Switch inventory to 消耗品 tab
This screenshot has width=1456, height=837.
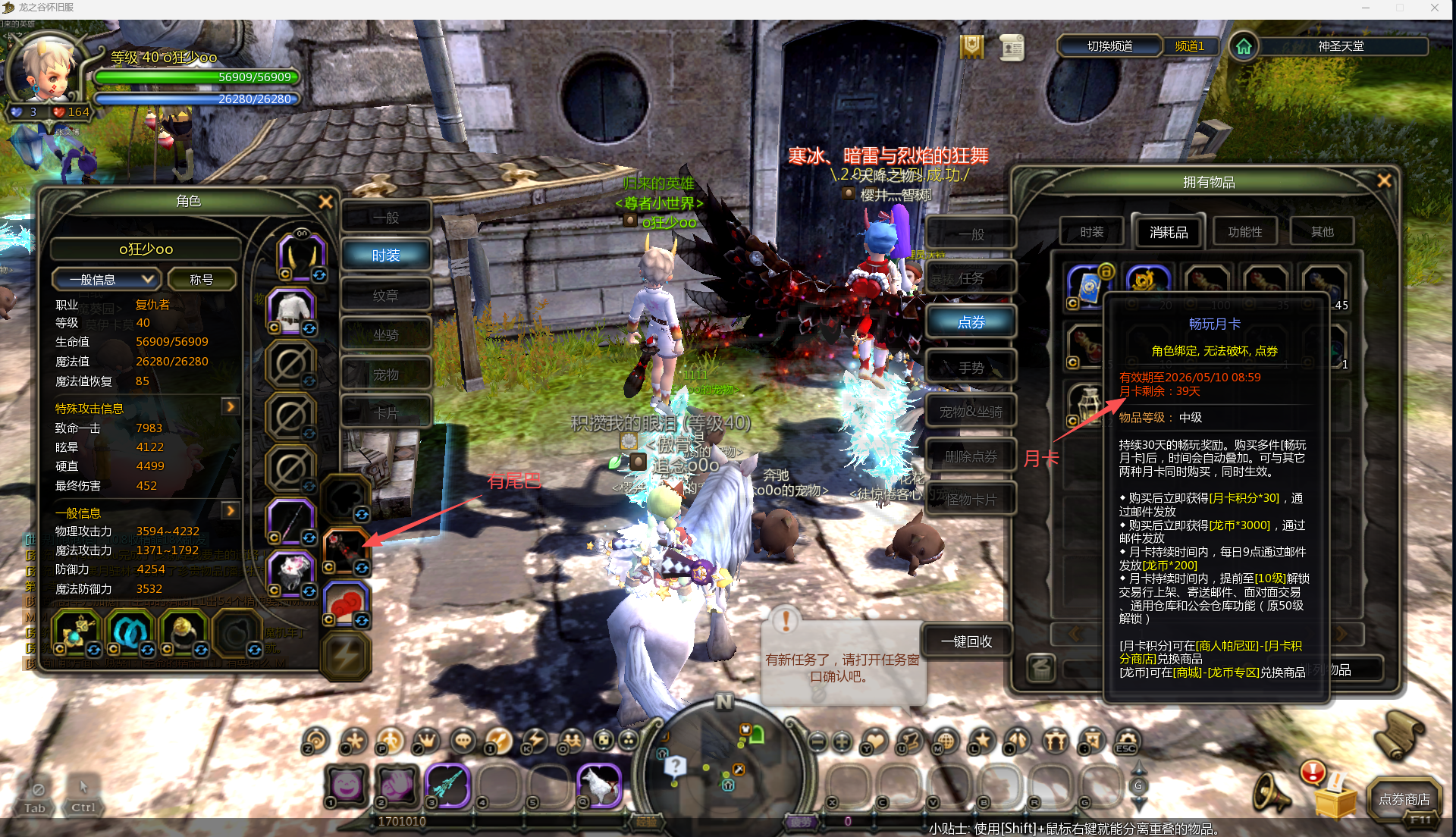click(1168, 232)
